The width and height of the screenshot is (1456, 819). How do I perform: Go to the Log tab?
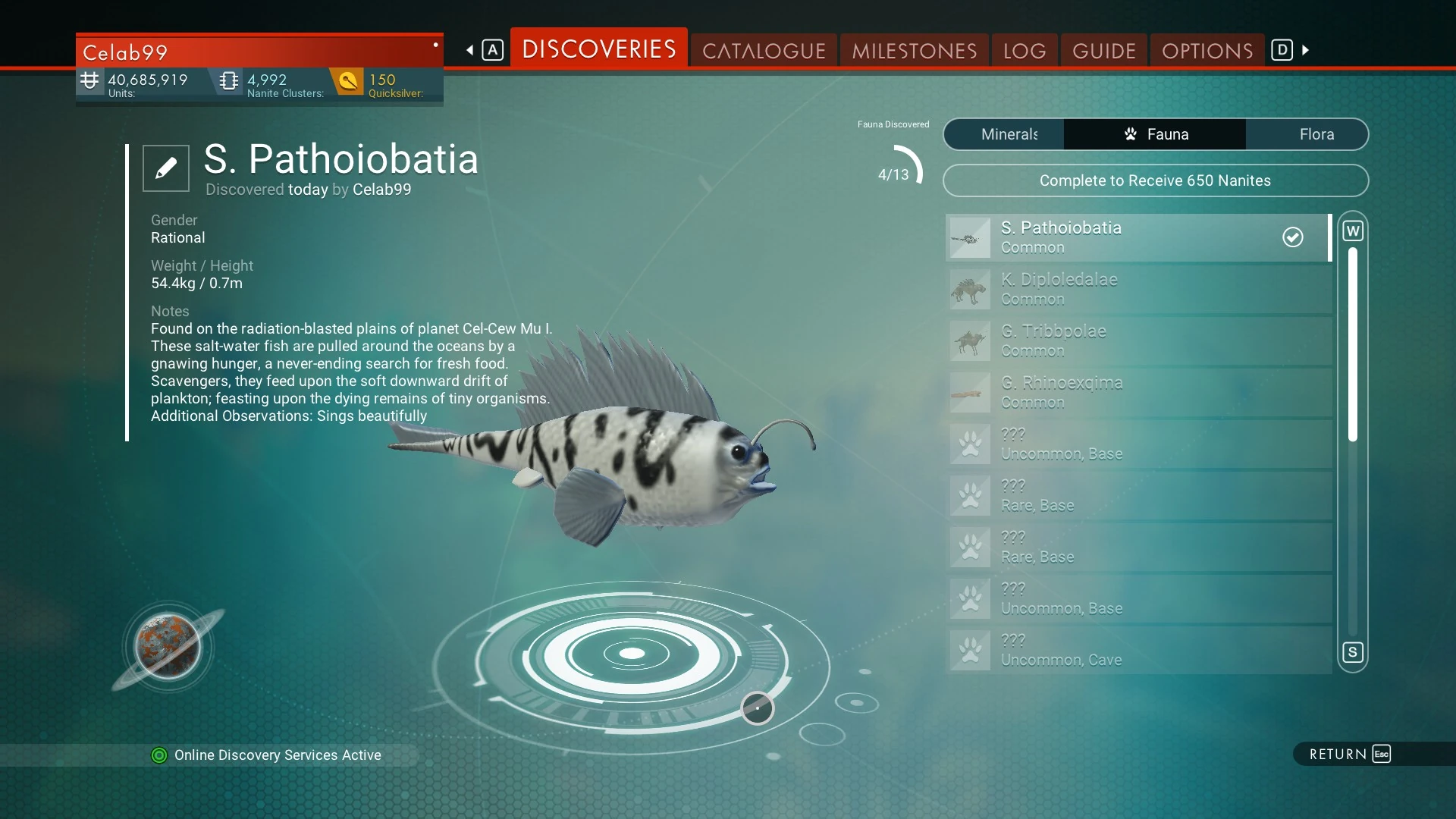1025,51
